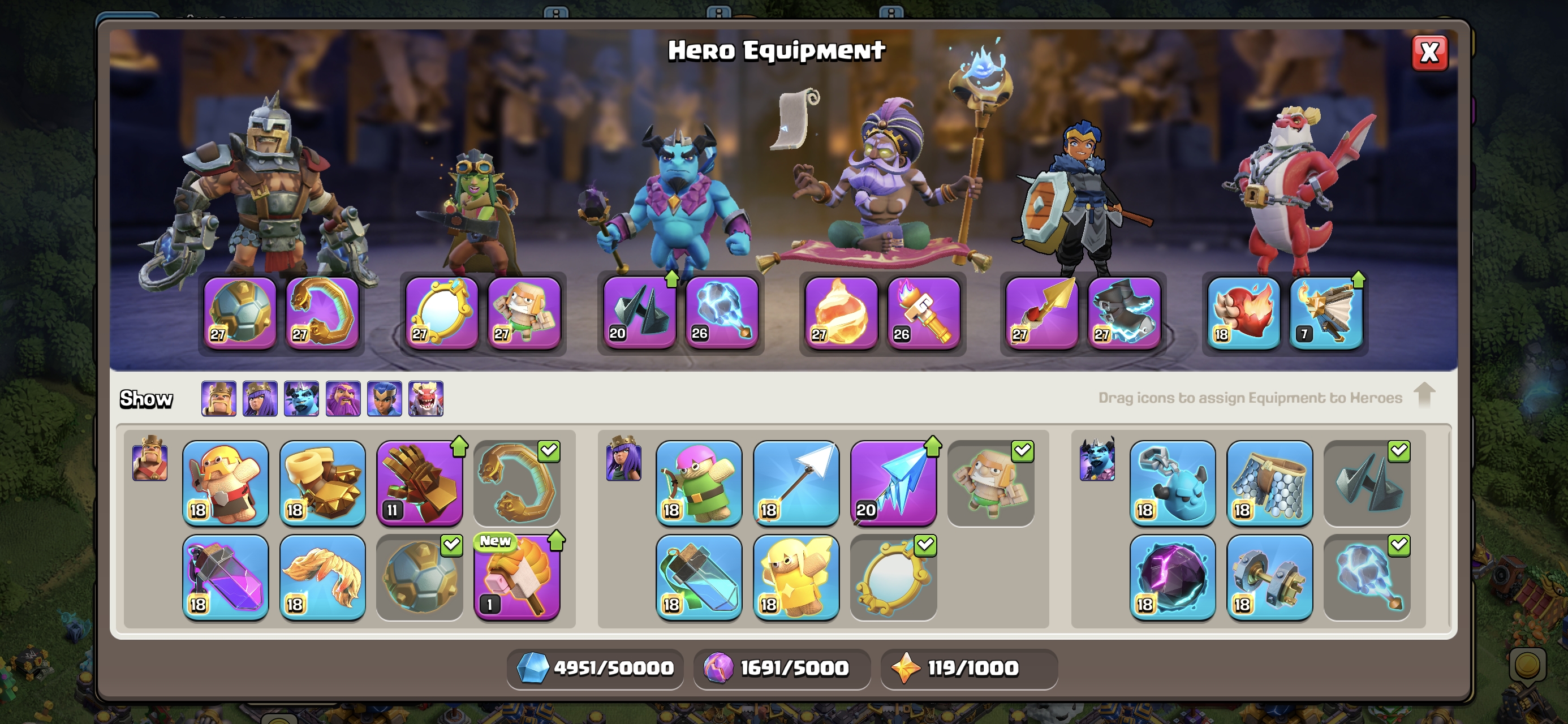Select the Healer Puppet equipment
Image resolution: width=1568 pixels, height=724 pixels.
click(x=795, y=576)
